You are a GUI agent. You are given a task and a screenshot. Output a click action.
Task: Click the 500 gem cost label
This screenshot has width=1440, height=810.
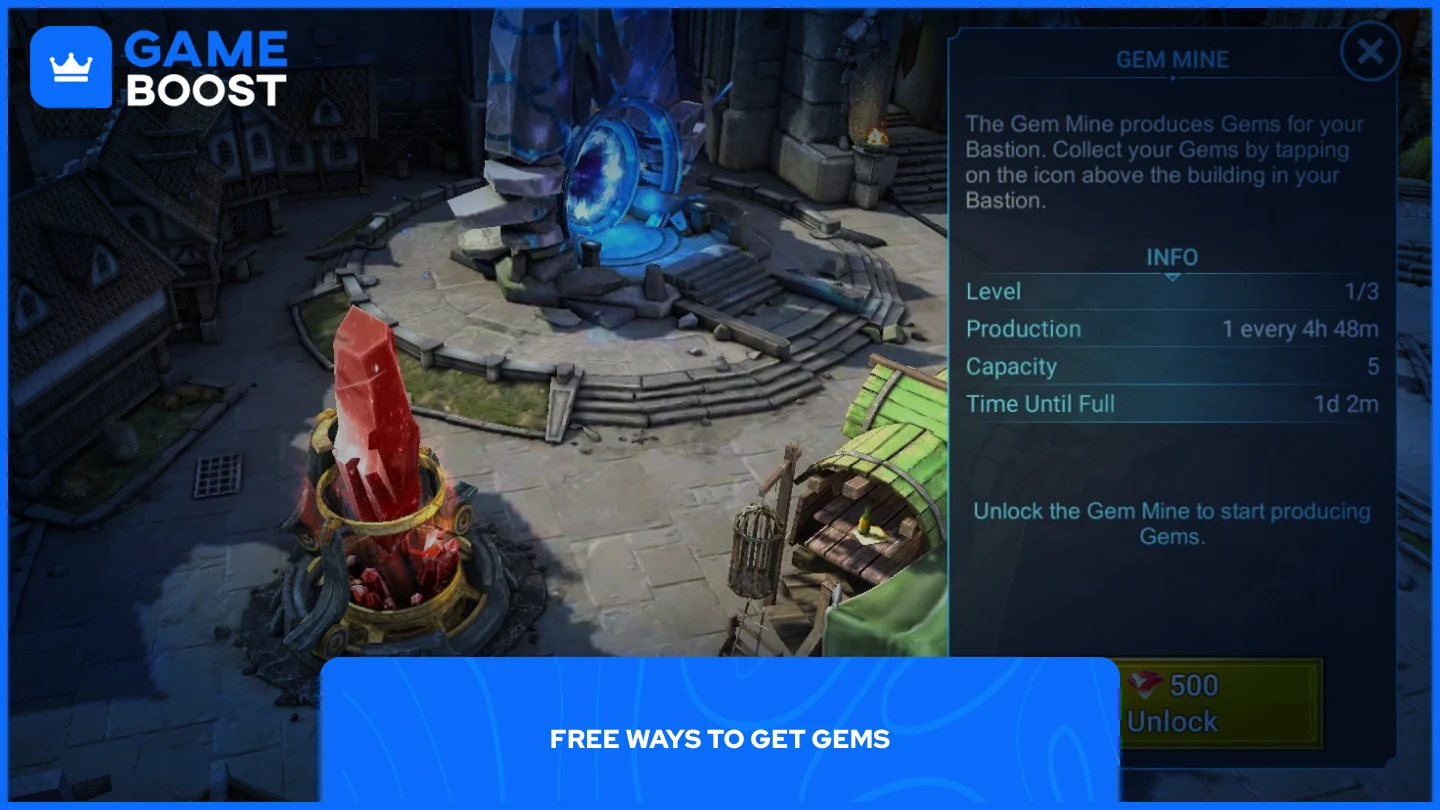tap(1190, 686)
